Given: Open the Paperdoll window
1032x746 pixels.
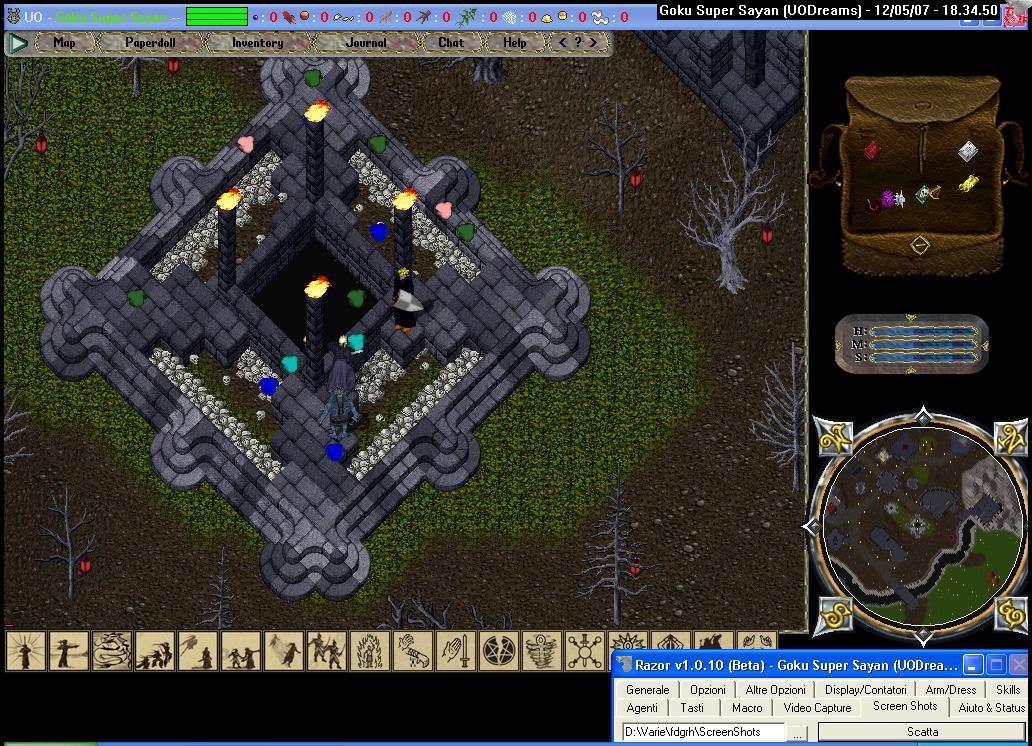Looking at the screenshot, I should (149, 43).
